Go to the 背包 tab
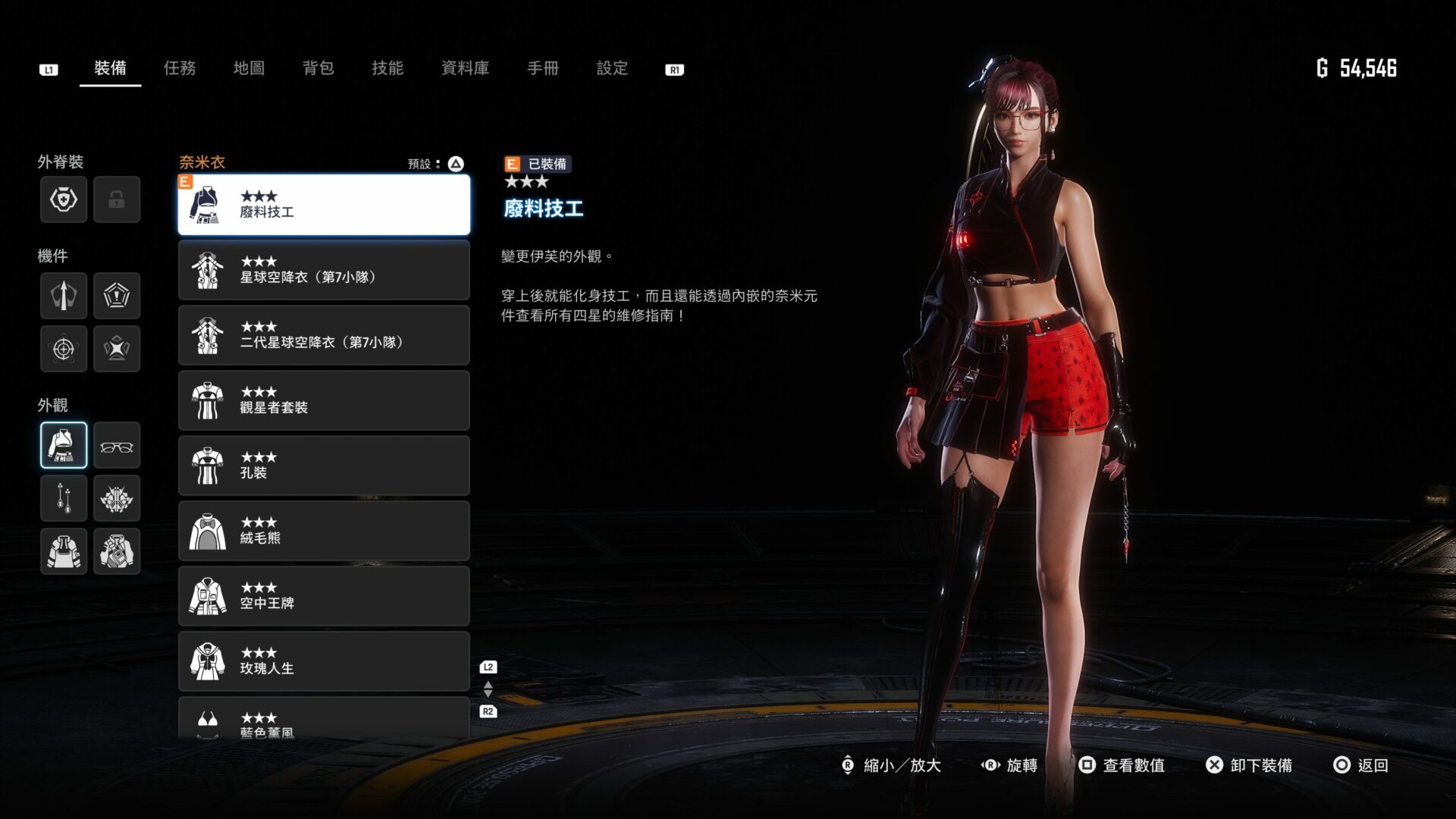The height and width of the screenshot is (819, 1456). coord(318,68)
